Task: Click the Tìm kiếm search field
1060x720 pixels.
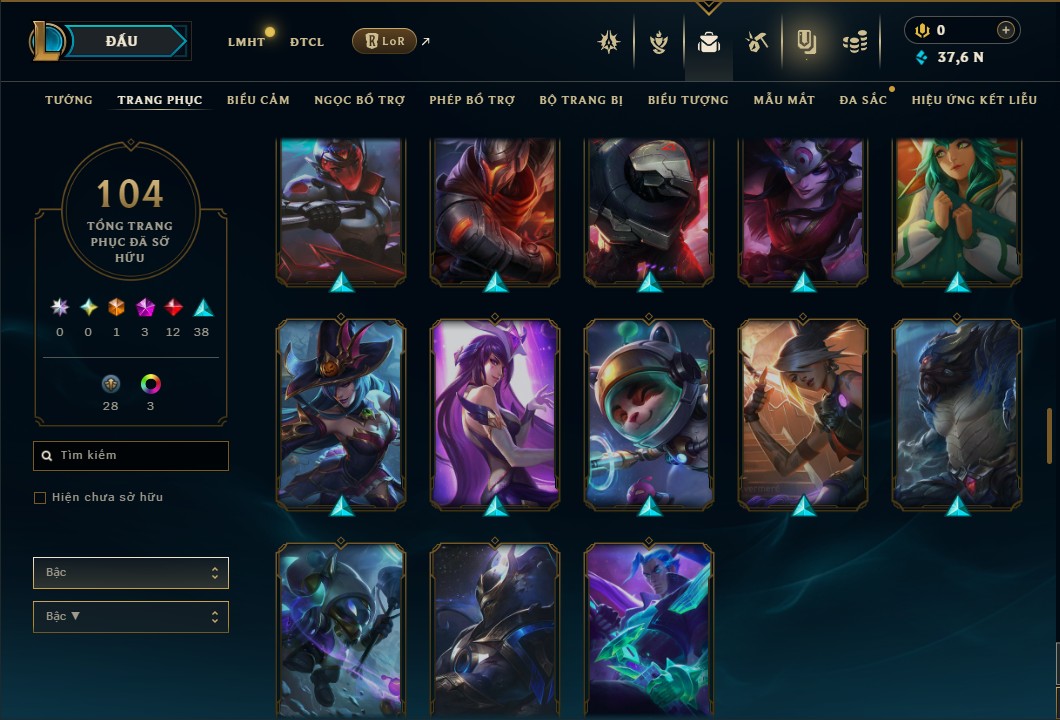Action: coord(131,456)
